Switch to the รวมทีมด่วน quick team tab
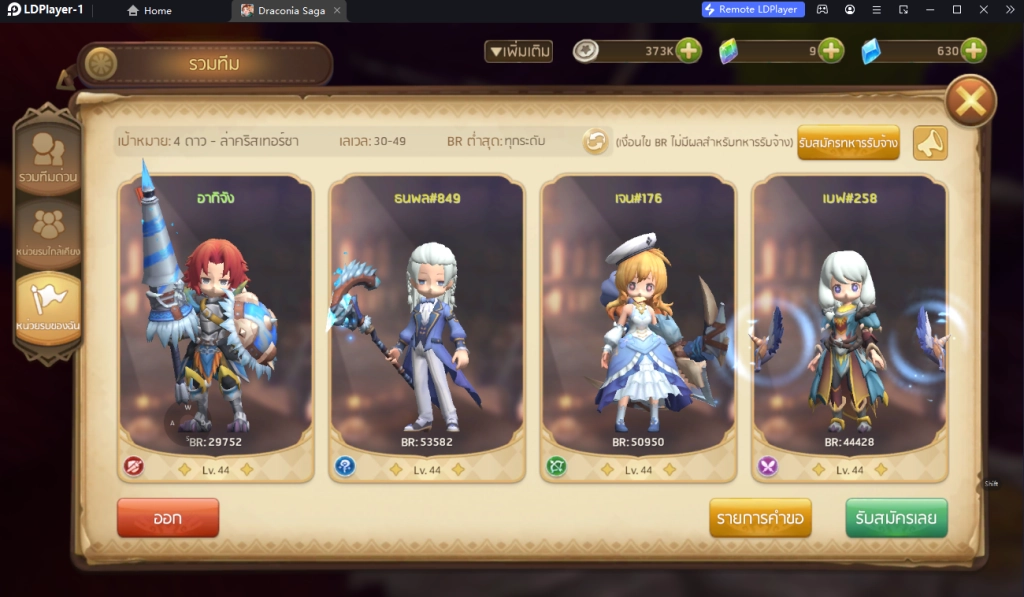This screenshot has height=597, width=1024. pyautogui.click(x=48, y=158)
